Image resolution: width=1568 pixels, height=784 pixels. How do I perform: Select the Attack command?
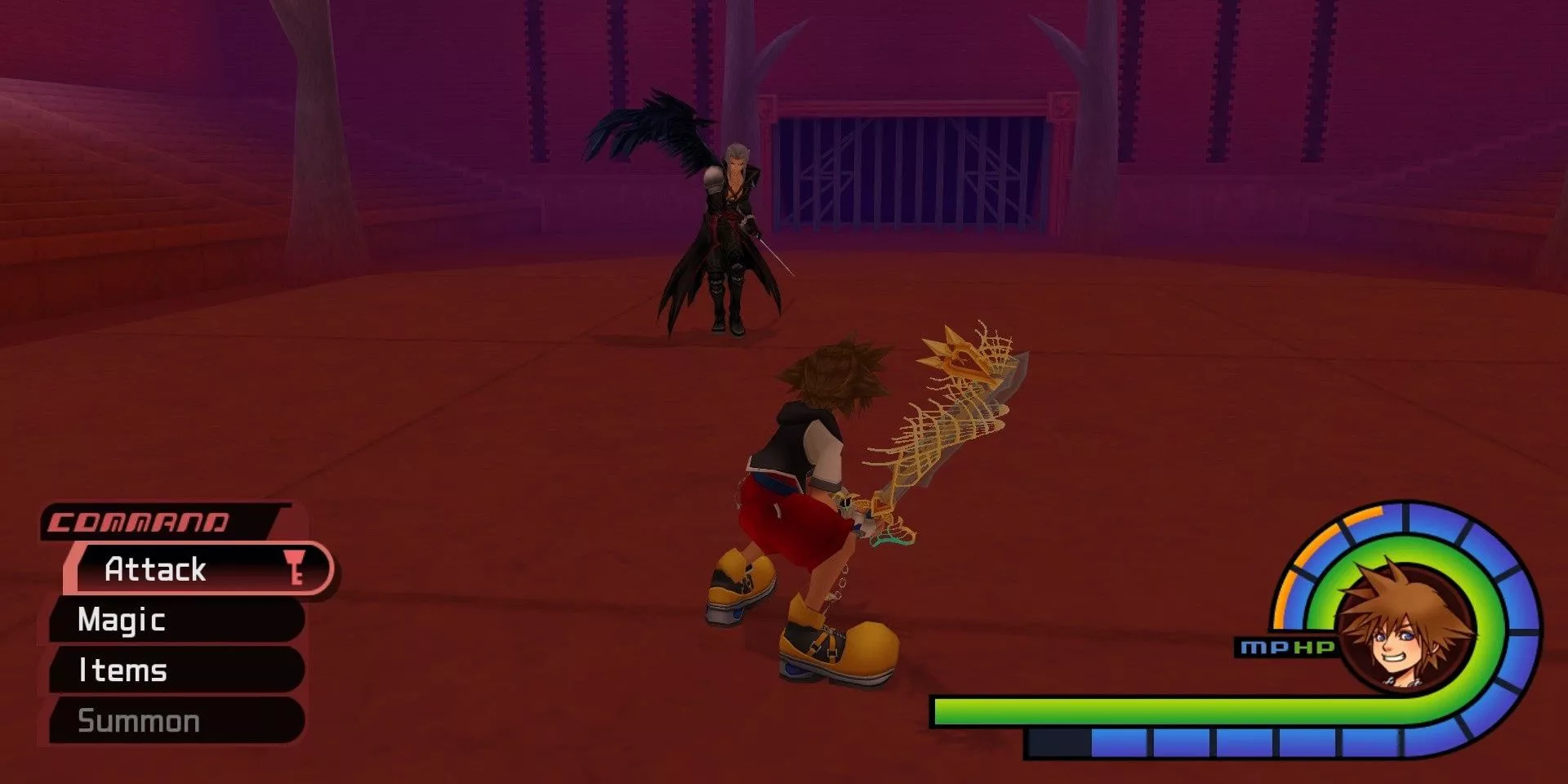pyautogui.click(x=155, y=570)
